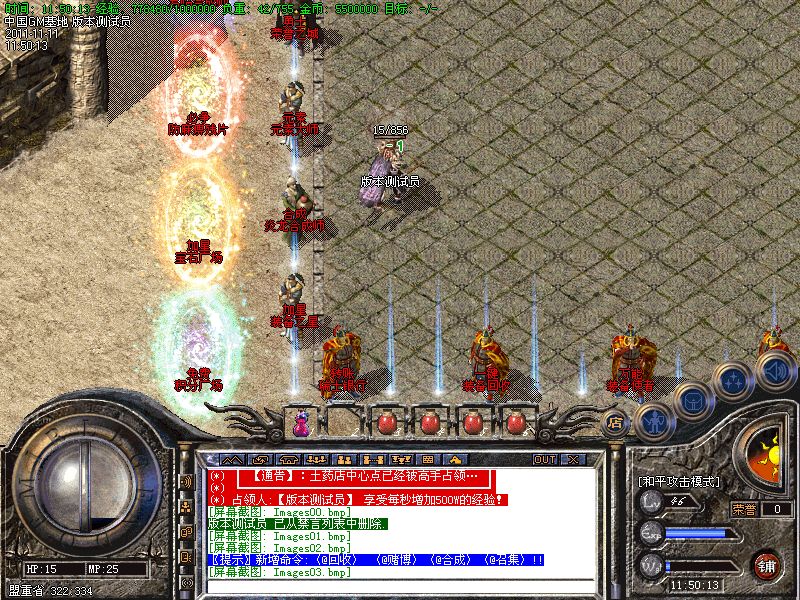Click the red 铺 stall button
This screenshot has height=600, width=800.
(x=767, y=564)
